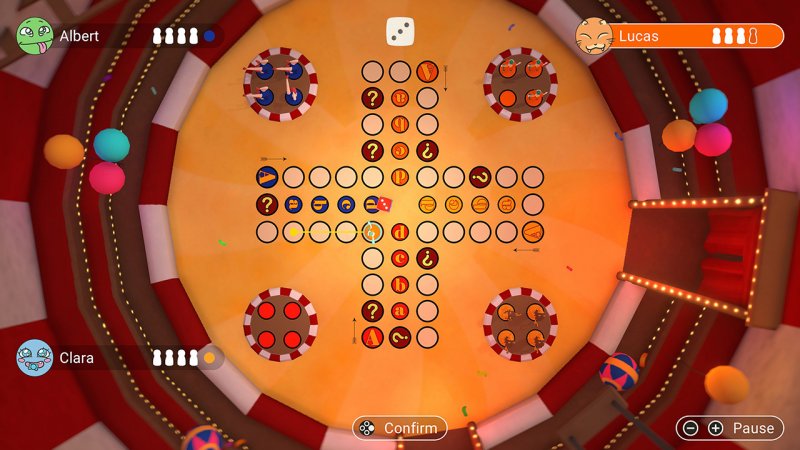Select the red die at board center
This screenshot has width=800, height=450.
pyautogui.click(x=384, y=204)
